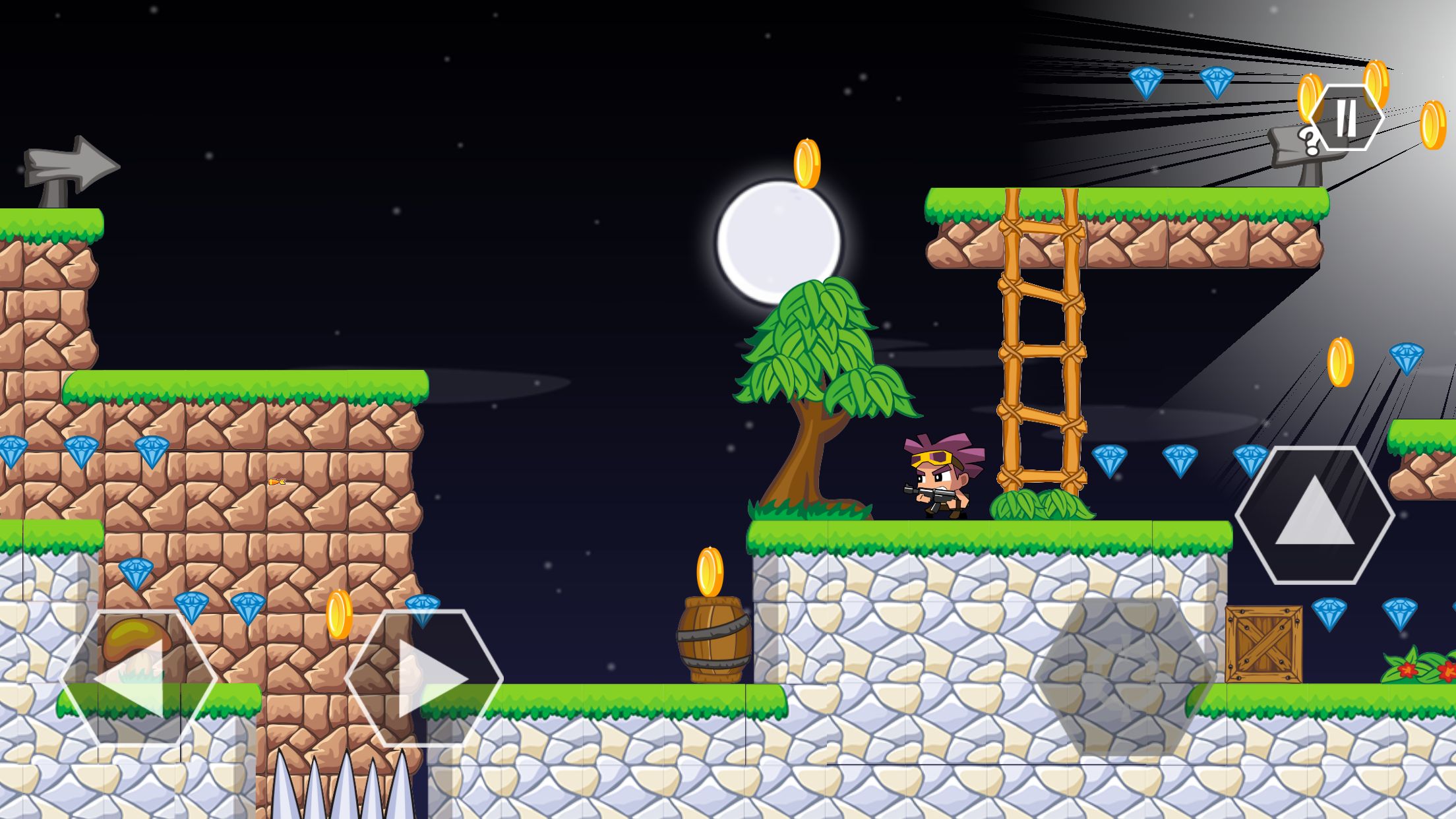Hit the up triangle jump button

click(1315, 515)
